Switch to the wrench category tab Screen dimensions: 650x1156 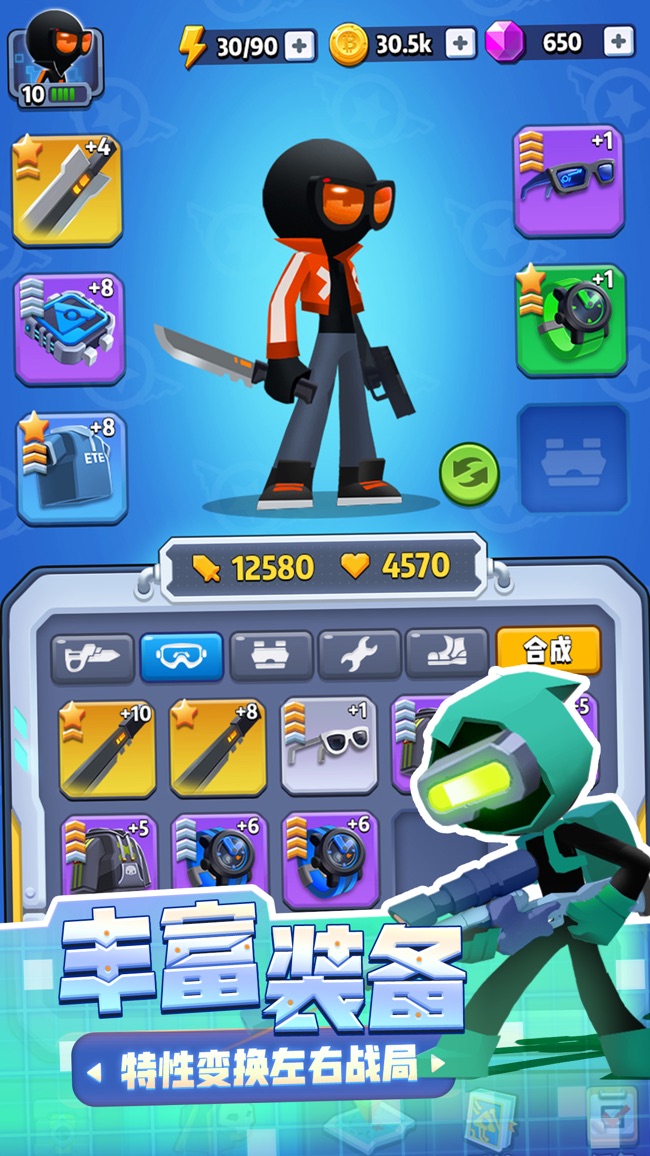pos(359,656)
